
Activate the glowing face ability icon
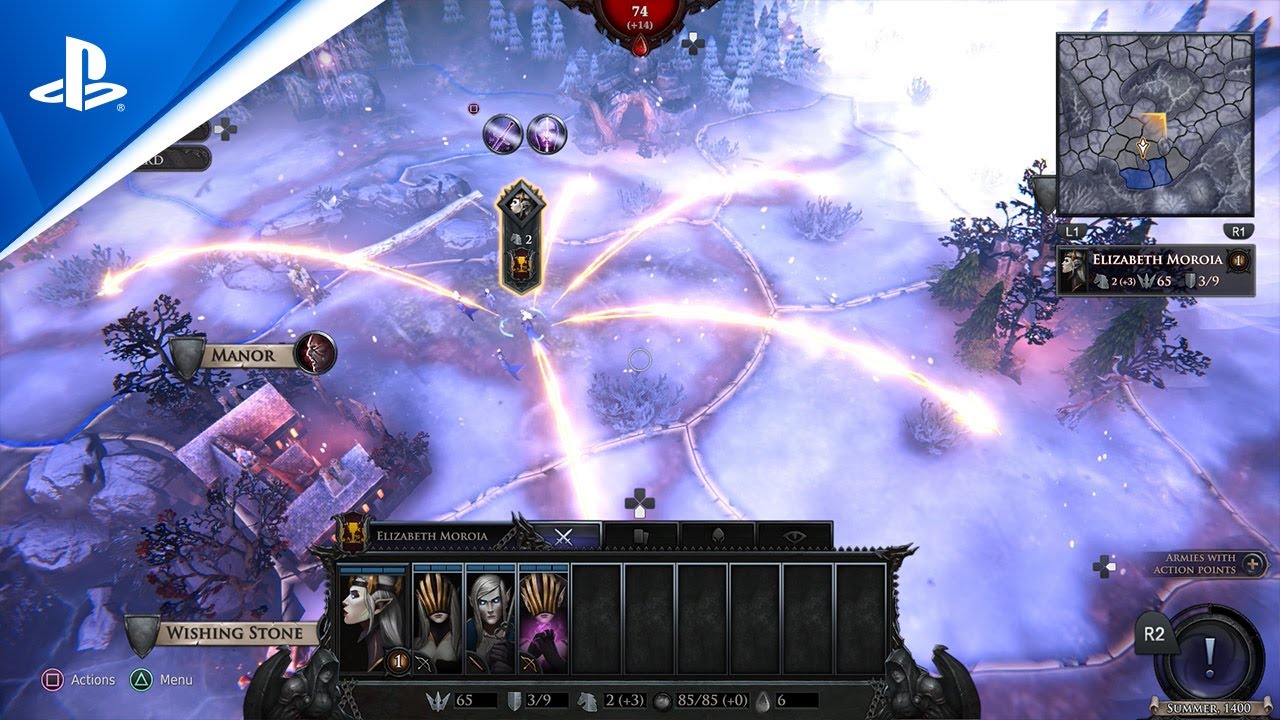[x=547, y=133]
